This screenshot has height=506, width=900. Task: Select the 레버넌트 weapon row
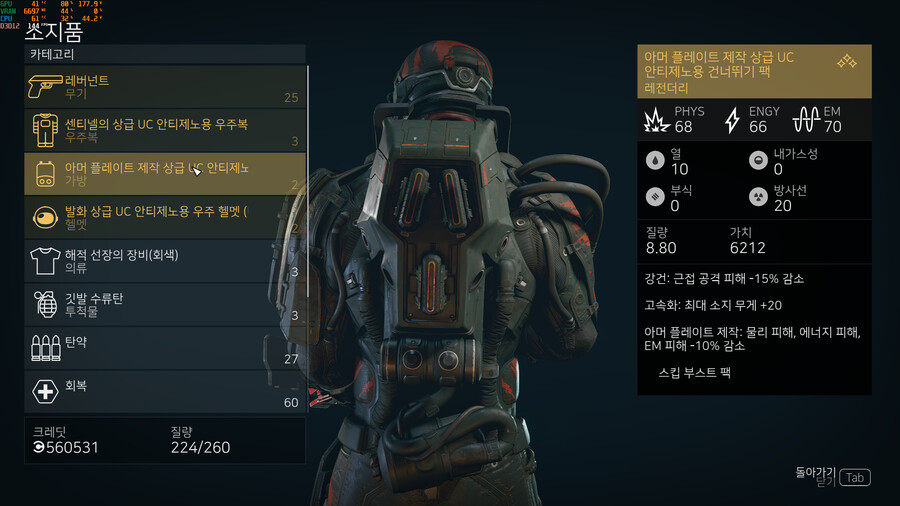click(x=165, y=87)
